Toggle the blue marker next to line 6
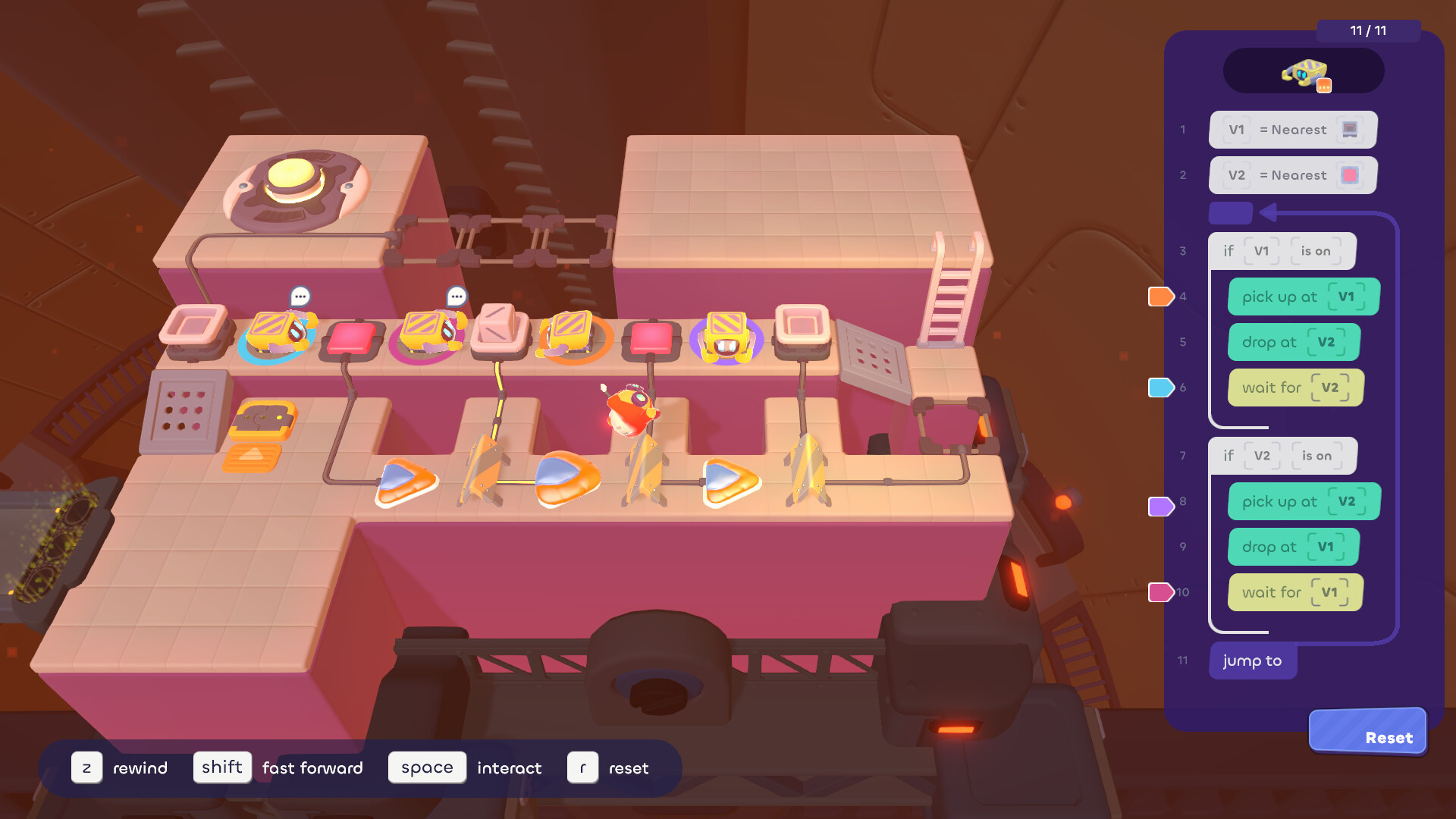 click(x=1161, y=387)
